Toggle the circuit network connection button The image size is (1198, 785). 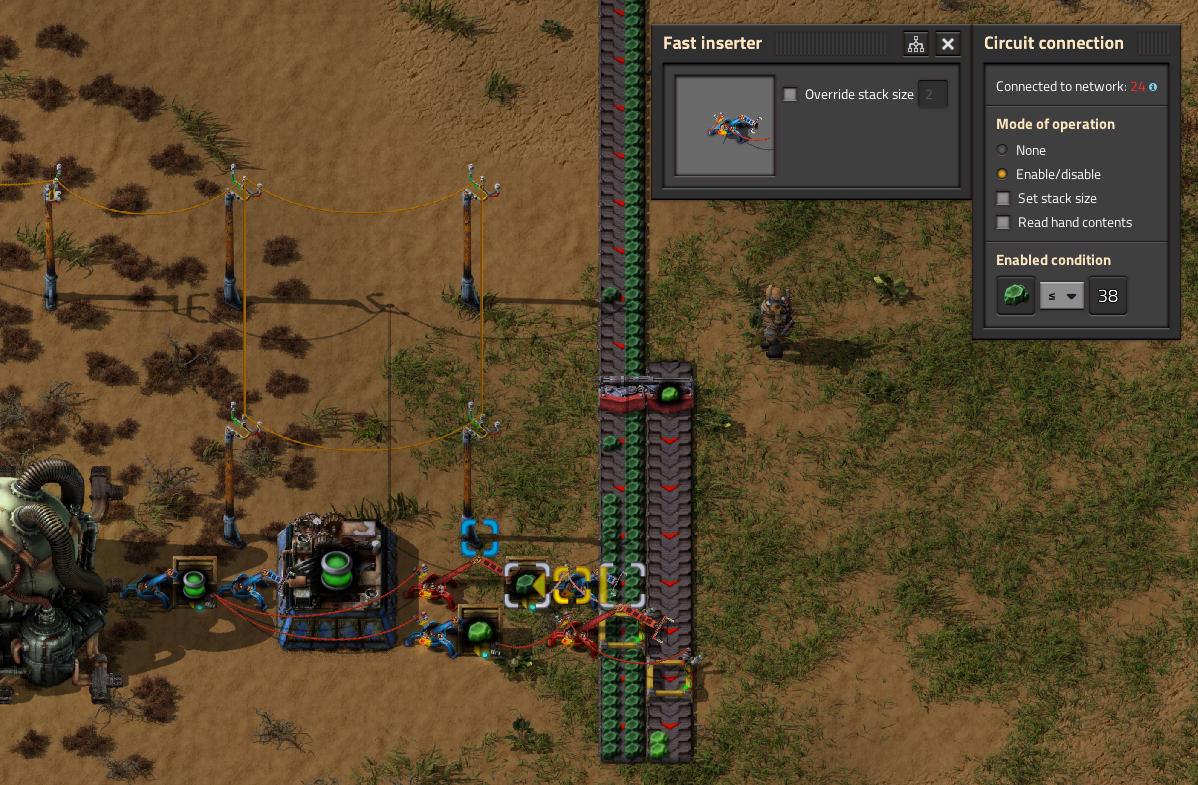(x=915, y=44)
